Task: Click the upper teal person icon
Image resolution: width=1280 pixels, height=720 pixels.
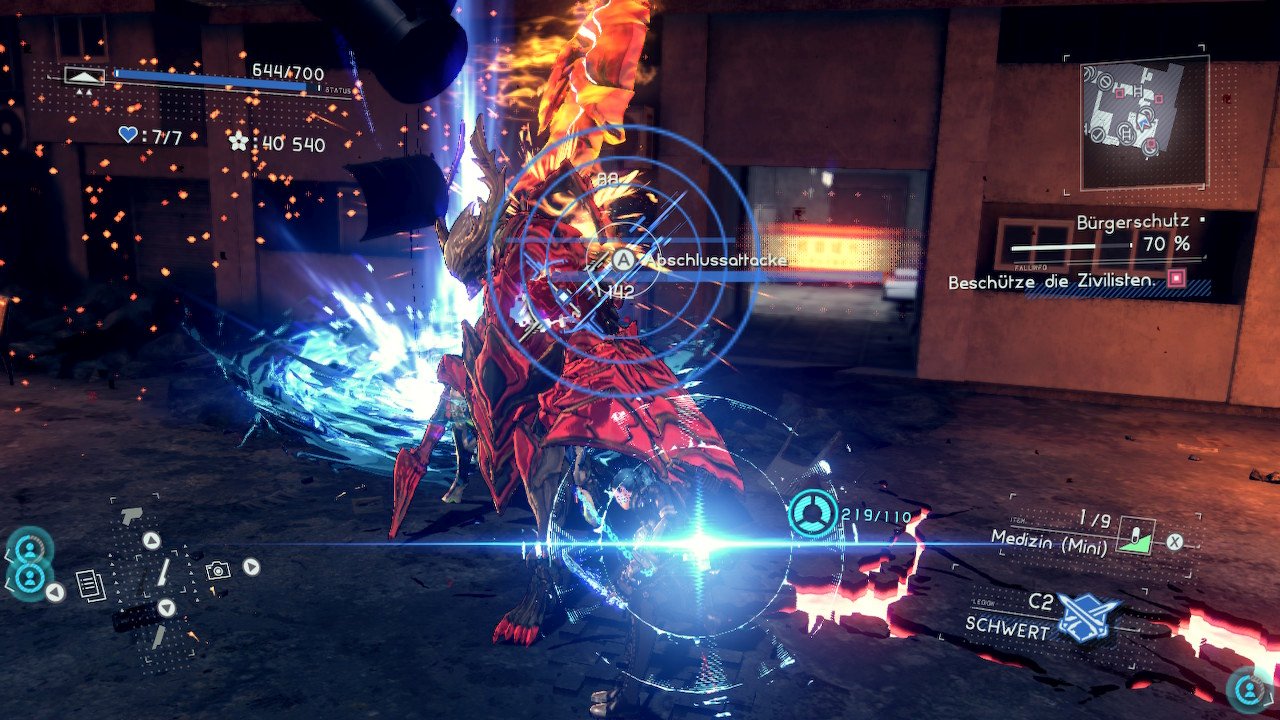Action: pyautogui.click(x=29, y=549)
